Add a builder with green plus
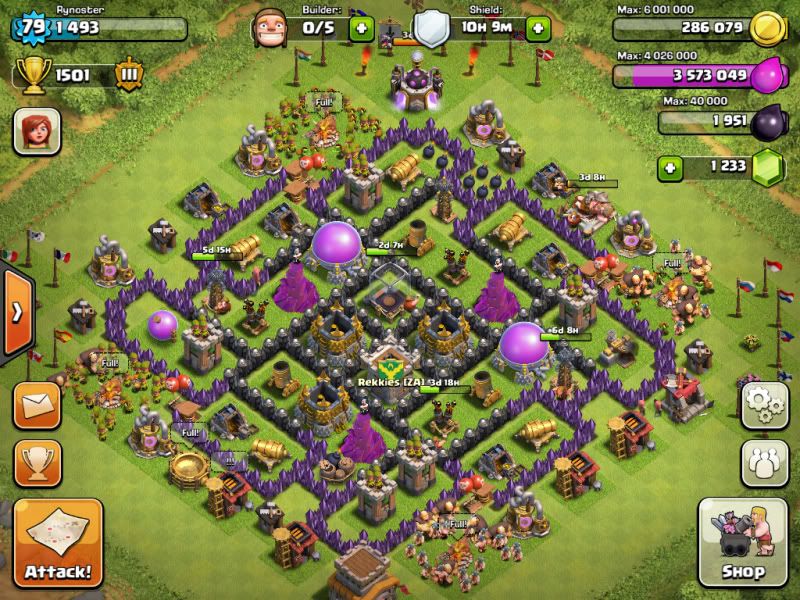The width and height of the screenshot is (800, 600). coord(361,28)
